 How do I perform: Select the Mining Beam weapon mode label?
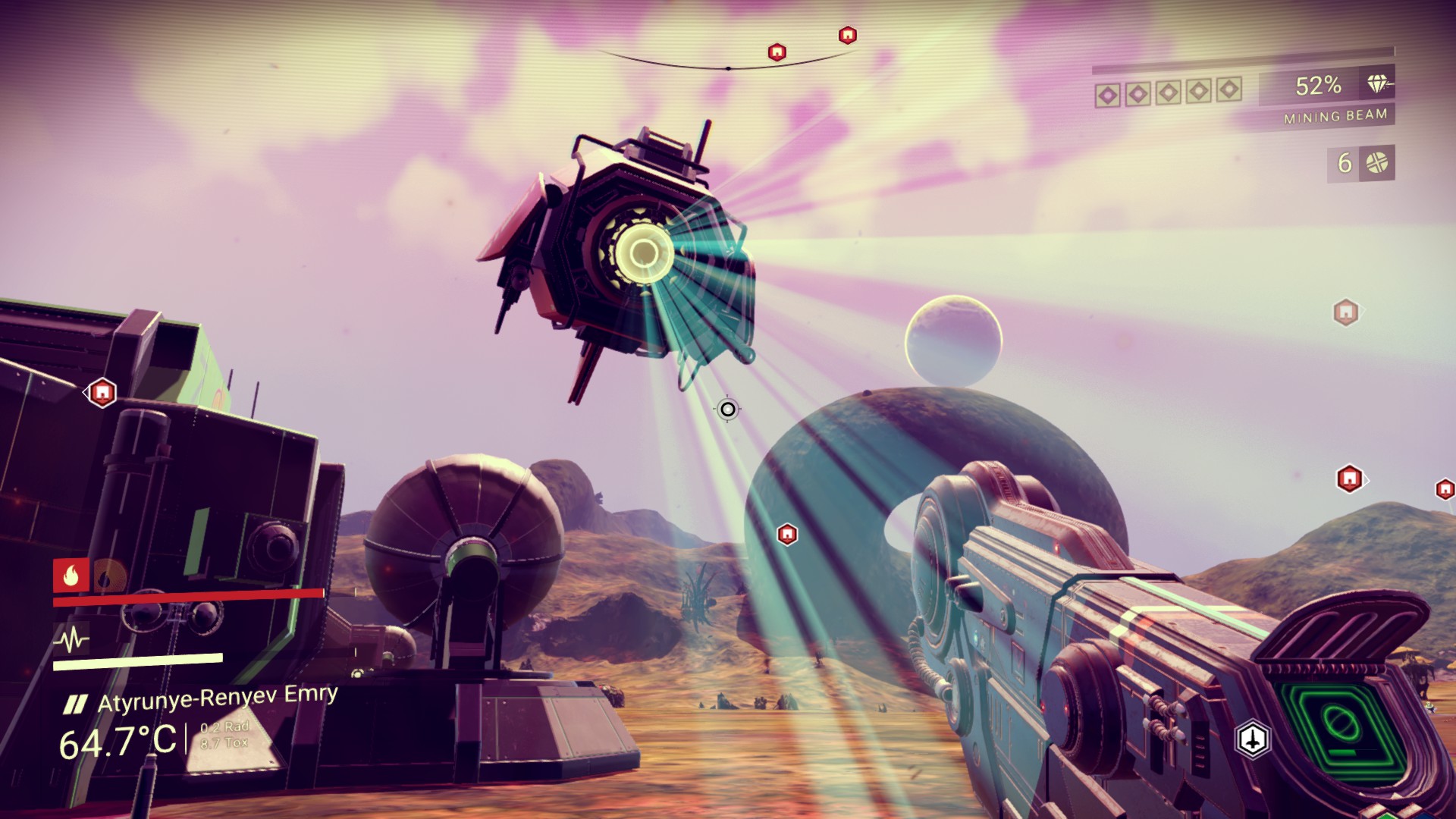[x=1335, y=116]
